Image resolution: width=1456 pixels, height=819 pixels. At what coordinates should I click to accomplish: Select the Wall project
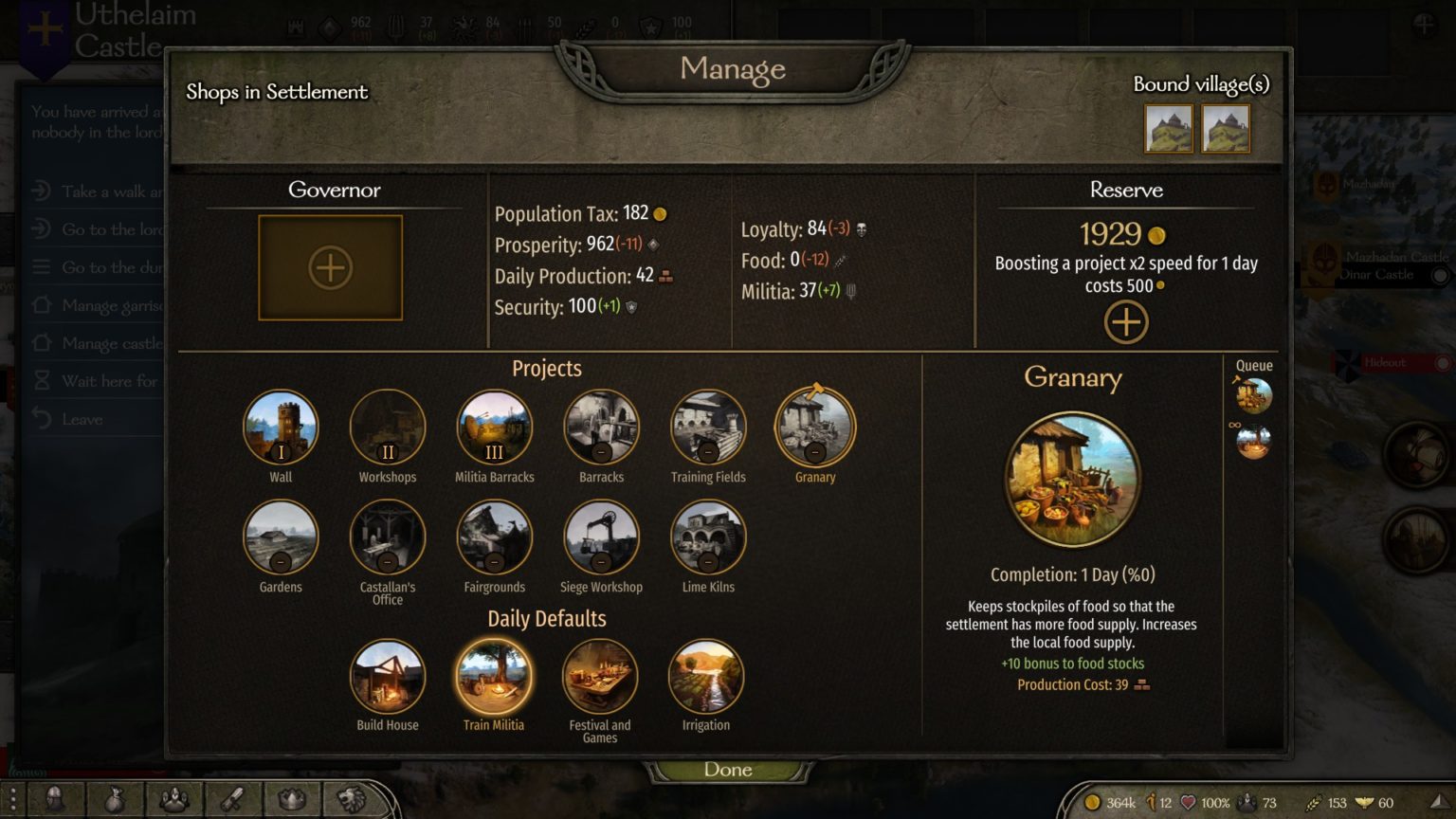[281, 428]
